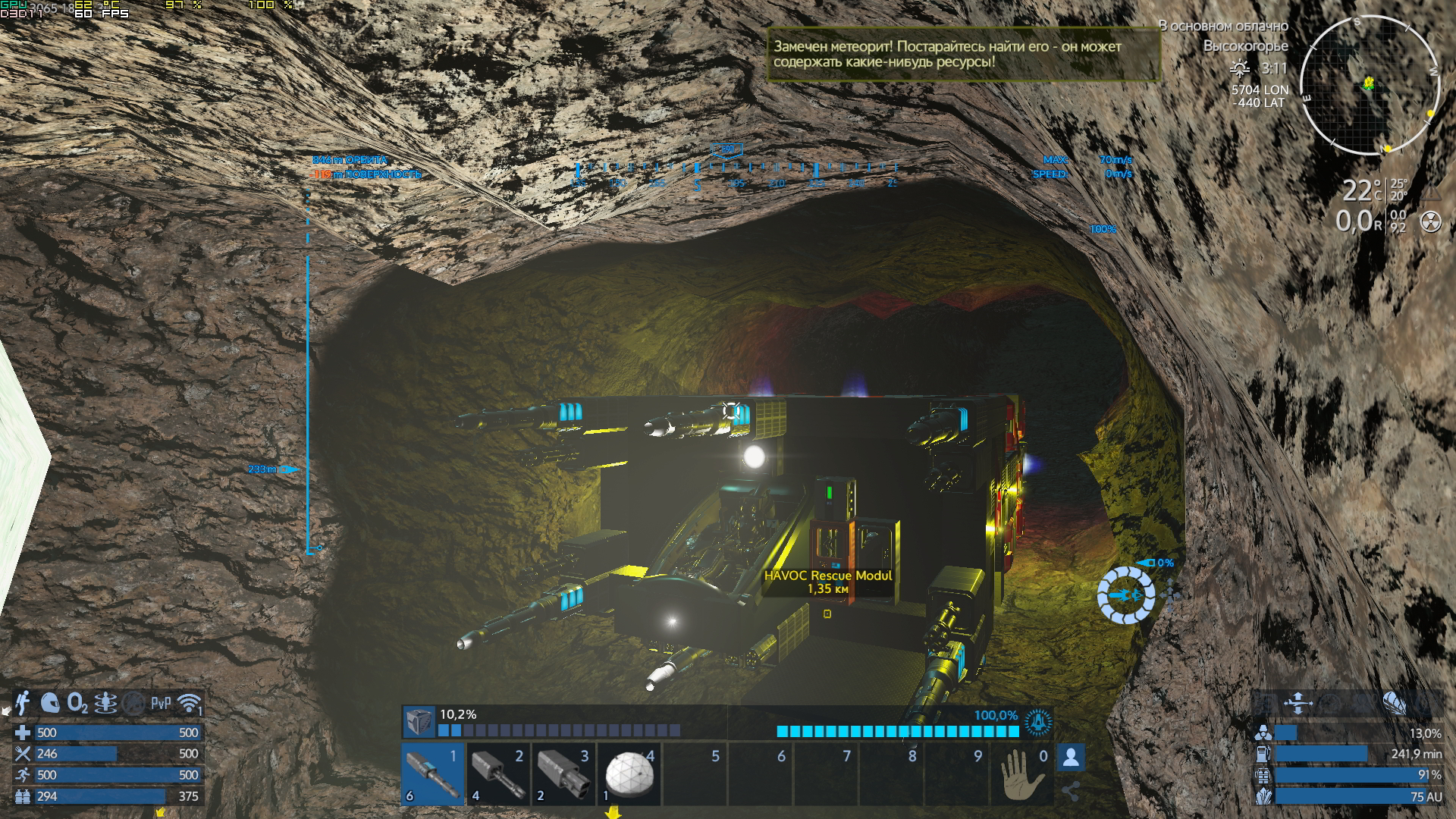
Task: Click the wifi signal icon
Action: [190, 703]
